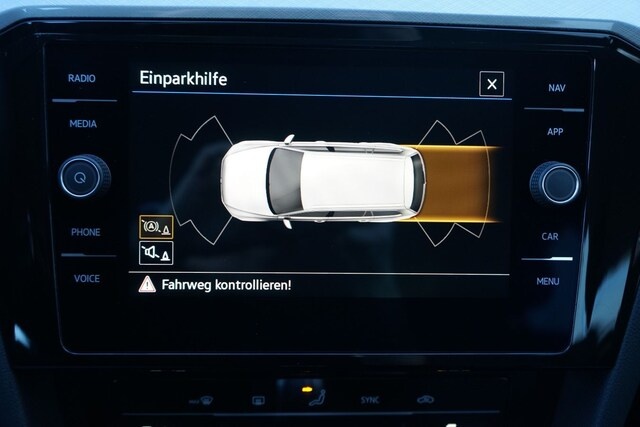The height and width of the screenshot is (427, 640).
Task: Toggle the manoeuvre braking icon
Action: pos(155,227)
